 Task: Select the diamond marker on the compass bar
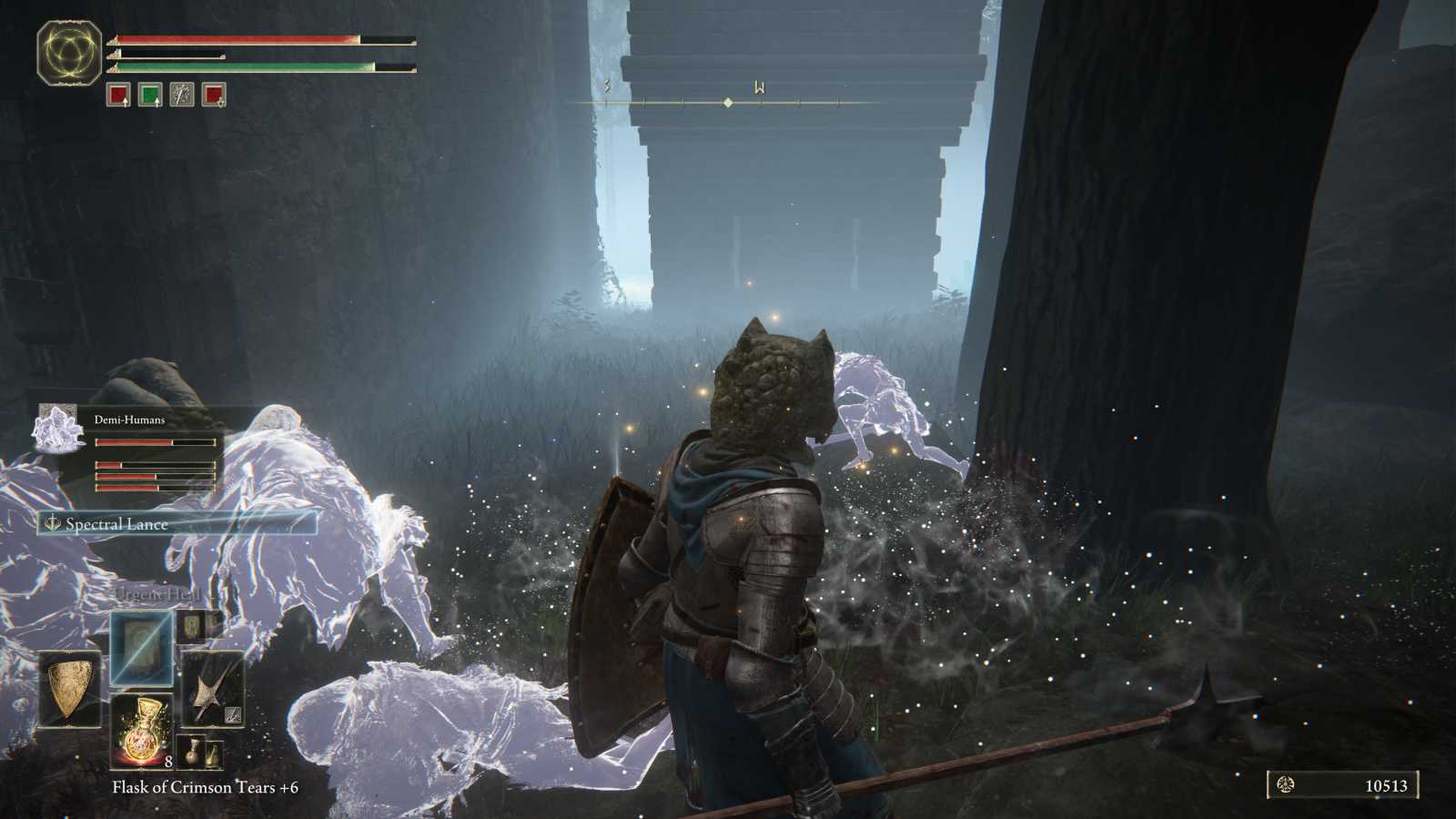click(728, 103)
